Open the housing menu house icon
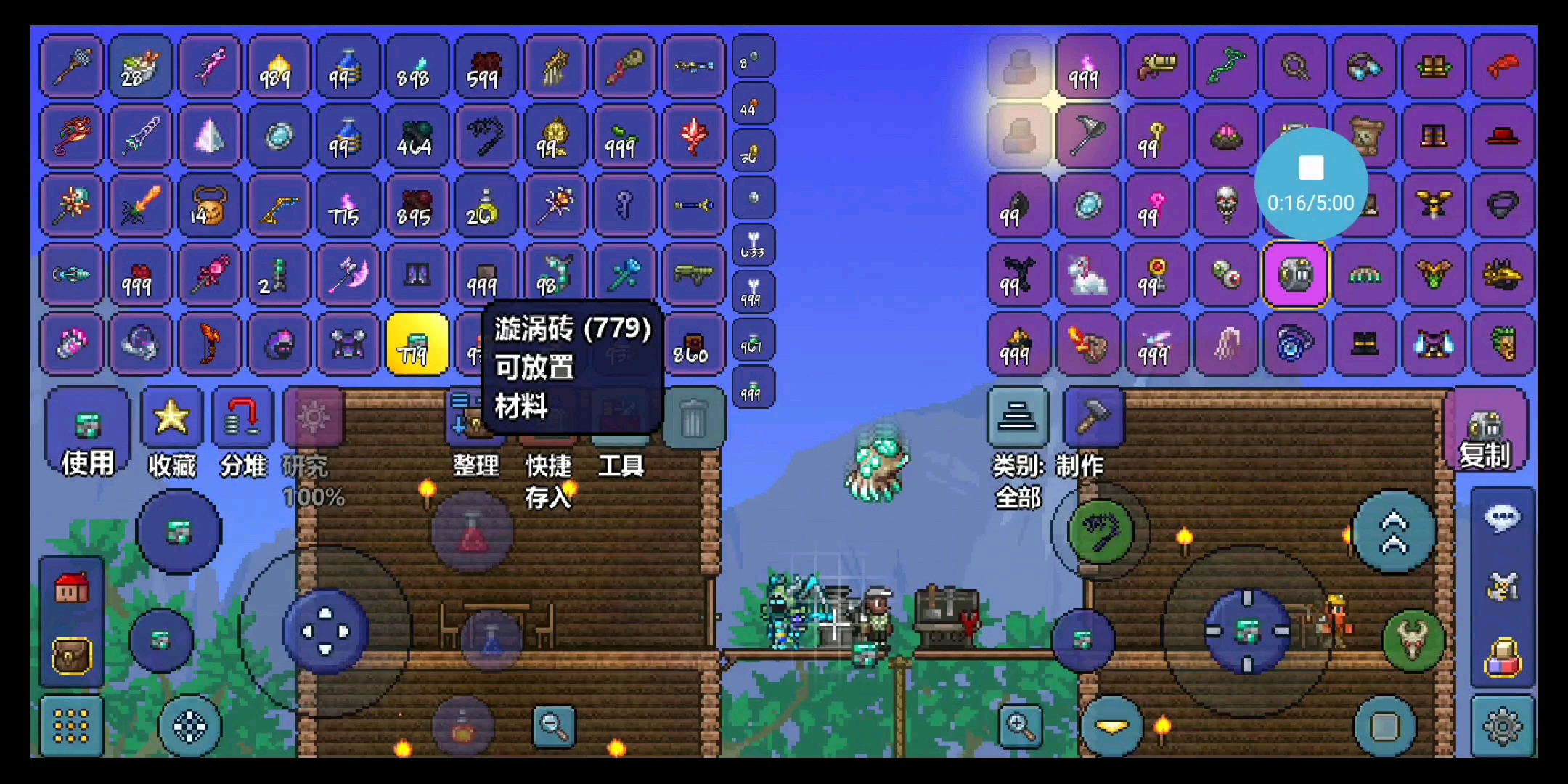Image resolution: width=1568 pixels, height=784 pixels. [x=70, y=589]
